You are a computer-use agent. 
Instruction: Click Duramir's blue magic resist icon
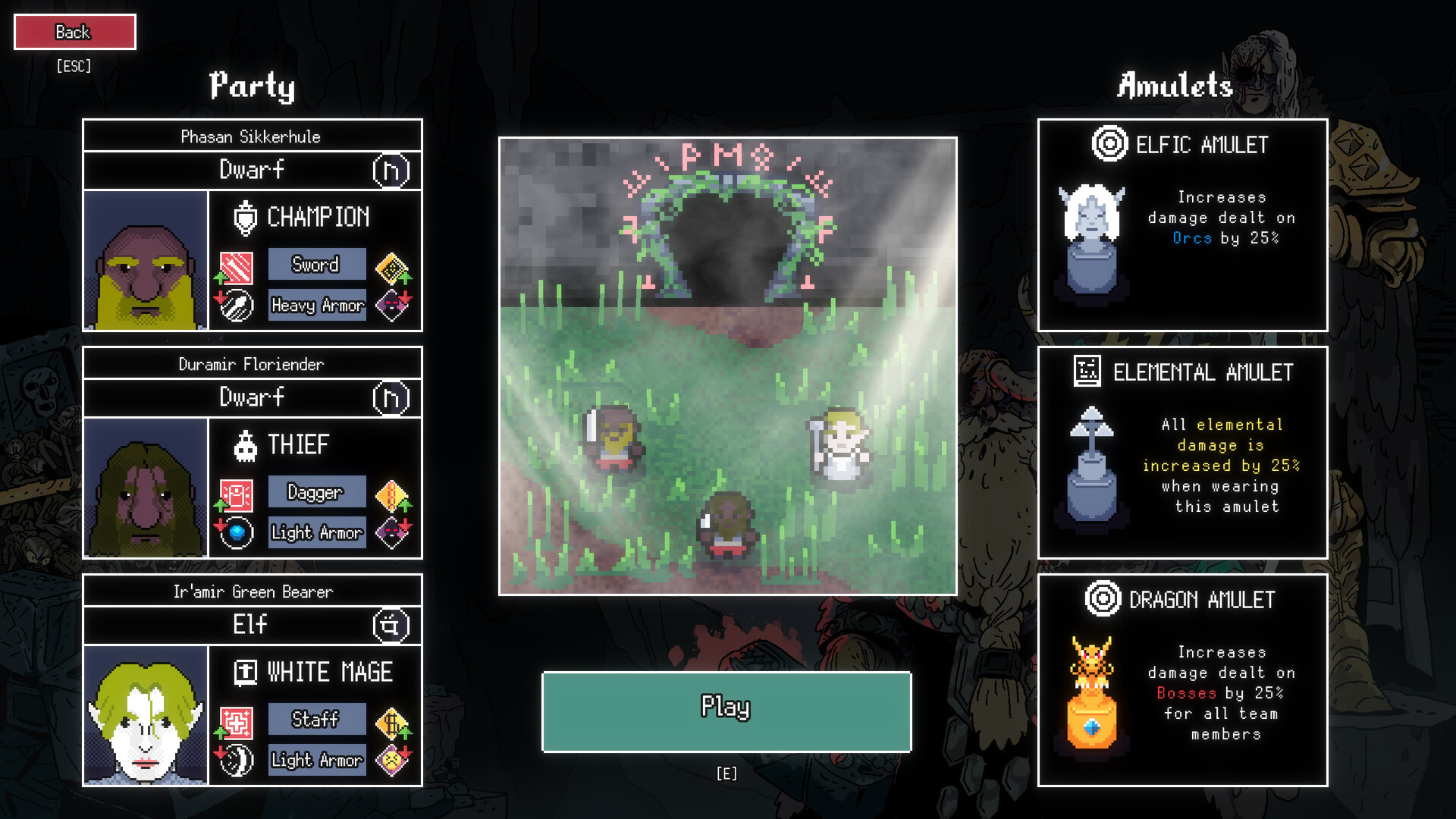(236, 532)
